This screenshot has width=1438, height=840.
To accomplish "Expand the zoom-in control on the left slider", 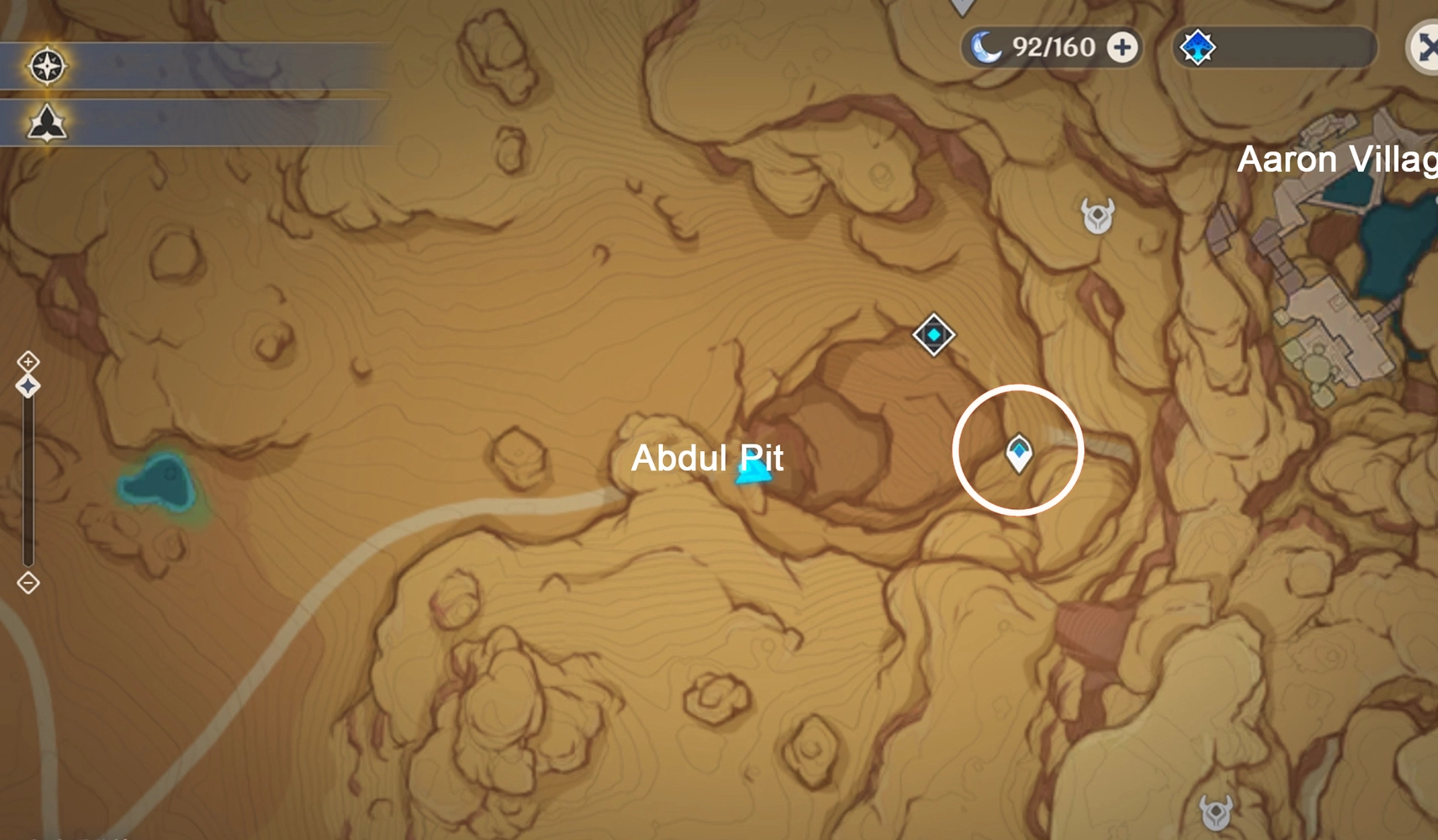I will point(28,360).
